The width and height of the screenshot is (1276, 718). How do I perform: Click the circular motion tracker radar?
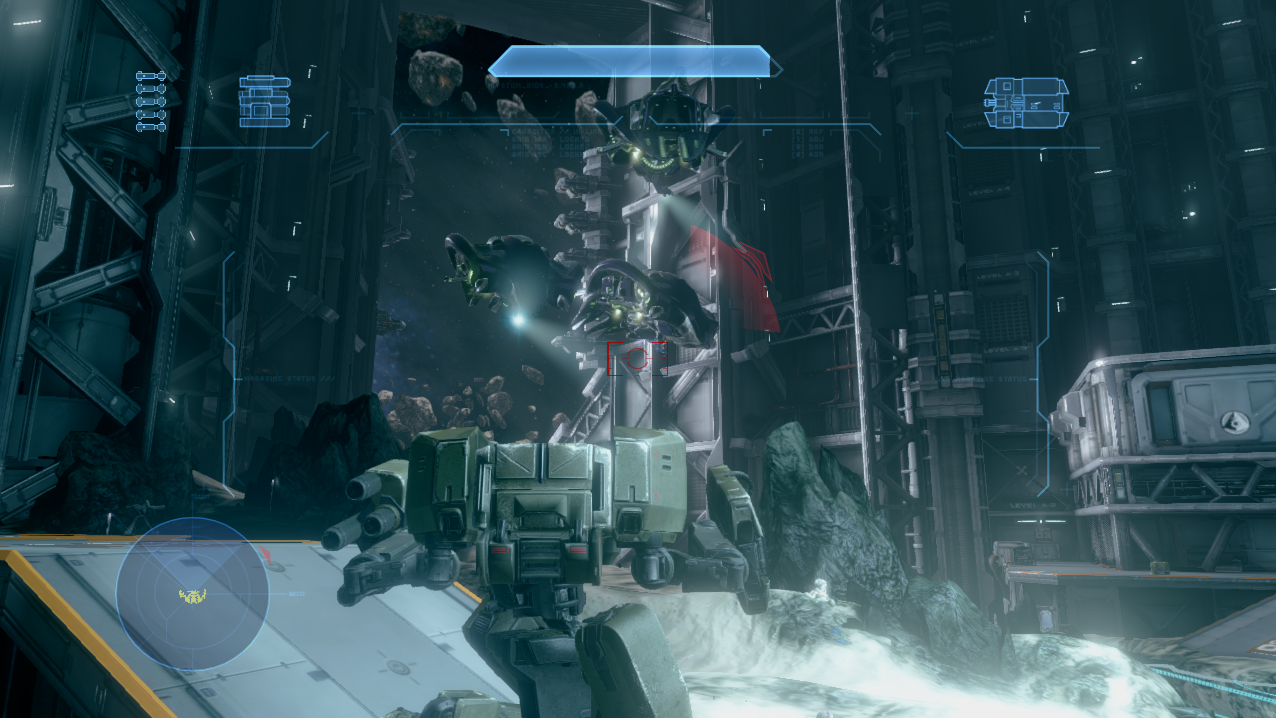(x=192, y=594)
